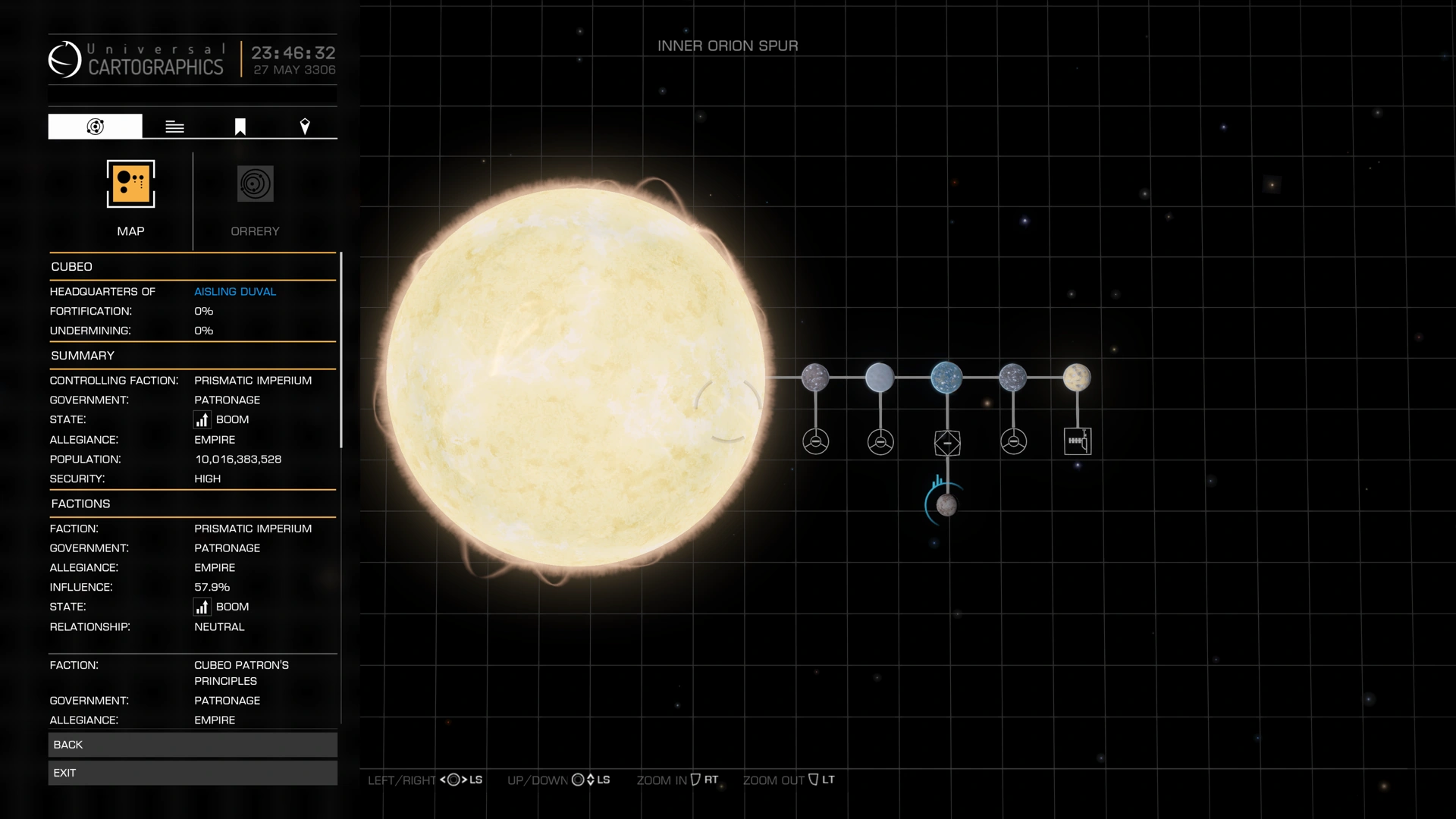Open the system information list tab
This screenshot has height=819, width=1456.
[x=174, y=126]
